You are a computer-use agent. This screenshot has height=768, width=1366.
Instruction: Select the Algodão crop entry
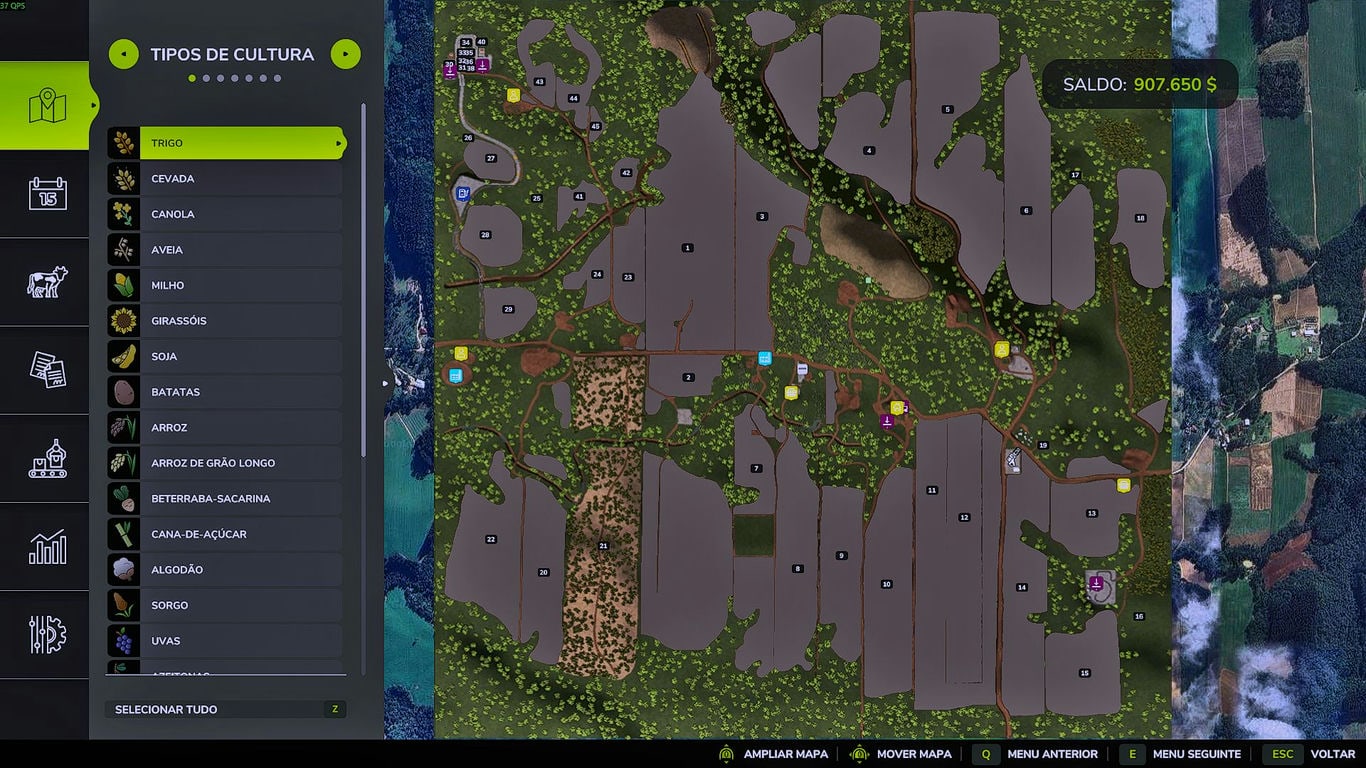tap(240, 570)
